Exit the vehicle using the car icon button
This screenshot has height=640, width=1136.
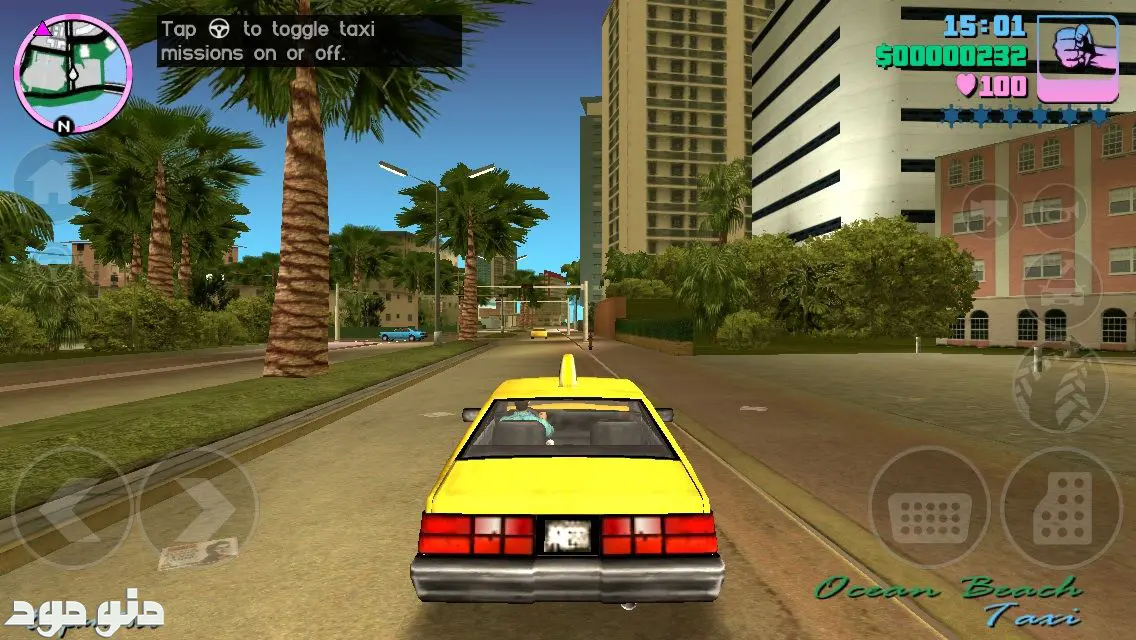pos(1062,290)
